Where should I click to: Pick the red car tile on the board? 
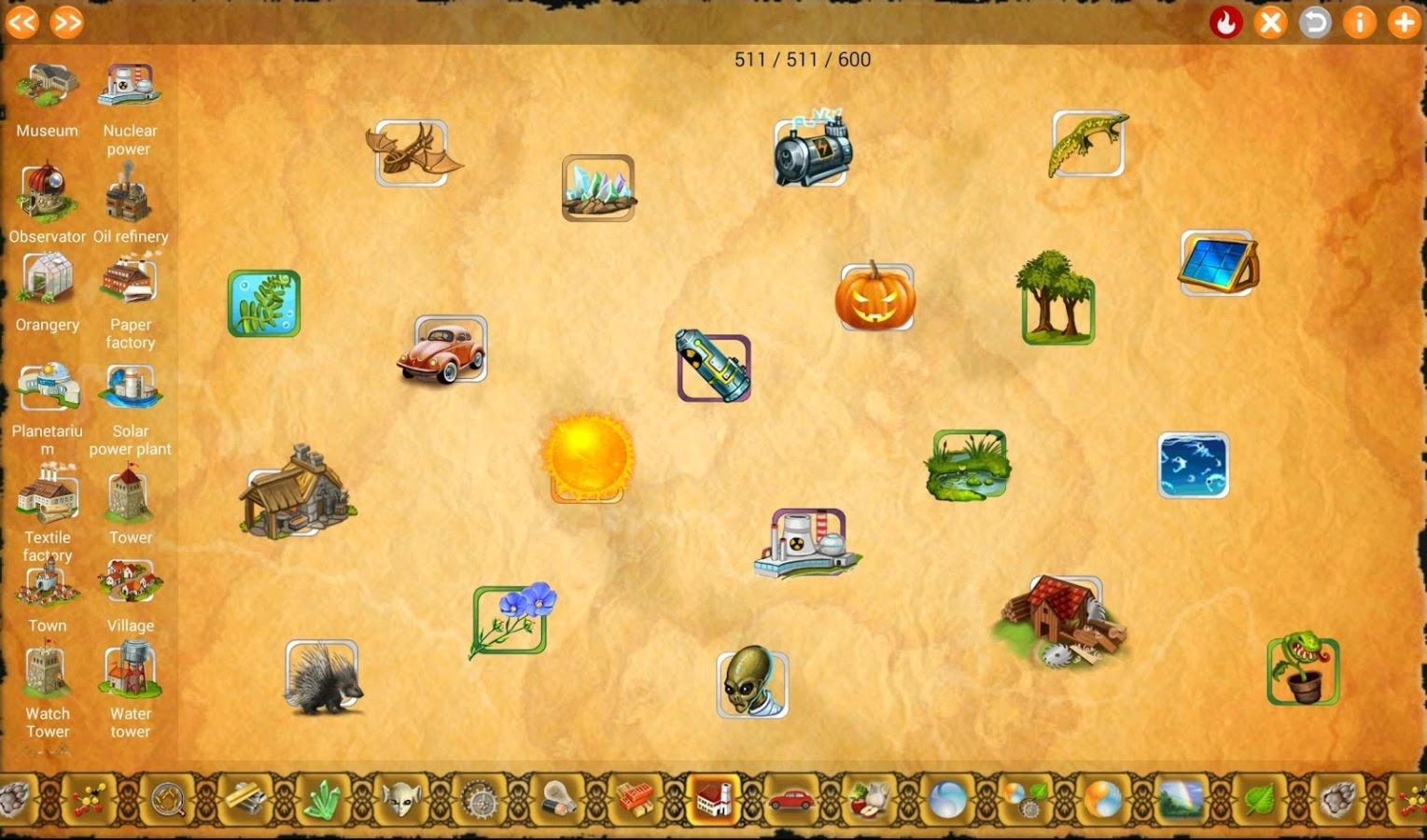coord(444,350)
